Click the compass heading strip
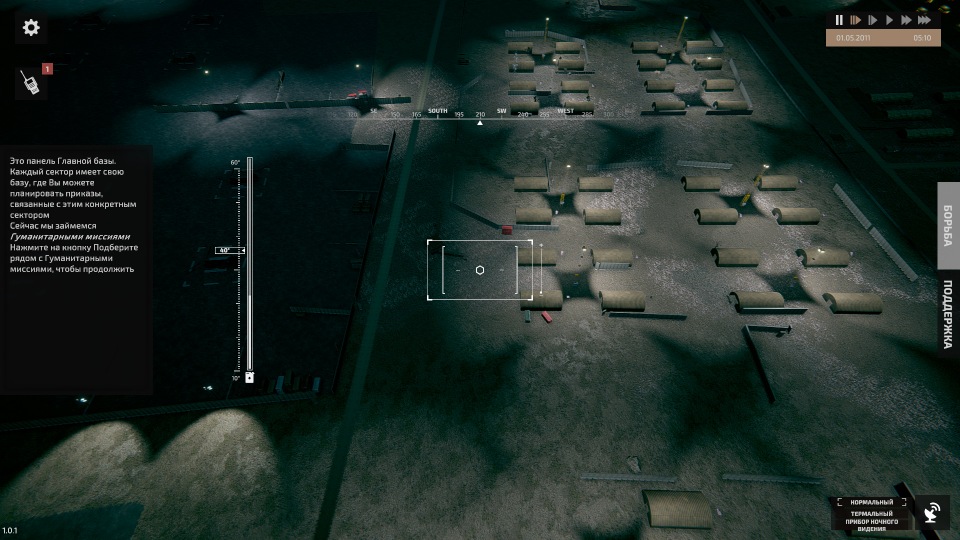 [480, 113]
